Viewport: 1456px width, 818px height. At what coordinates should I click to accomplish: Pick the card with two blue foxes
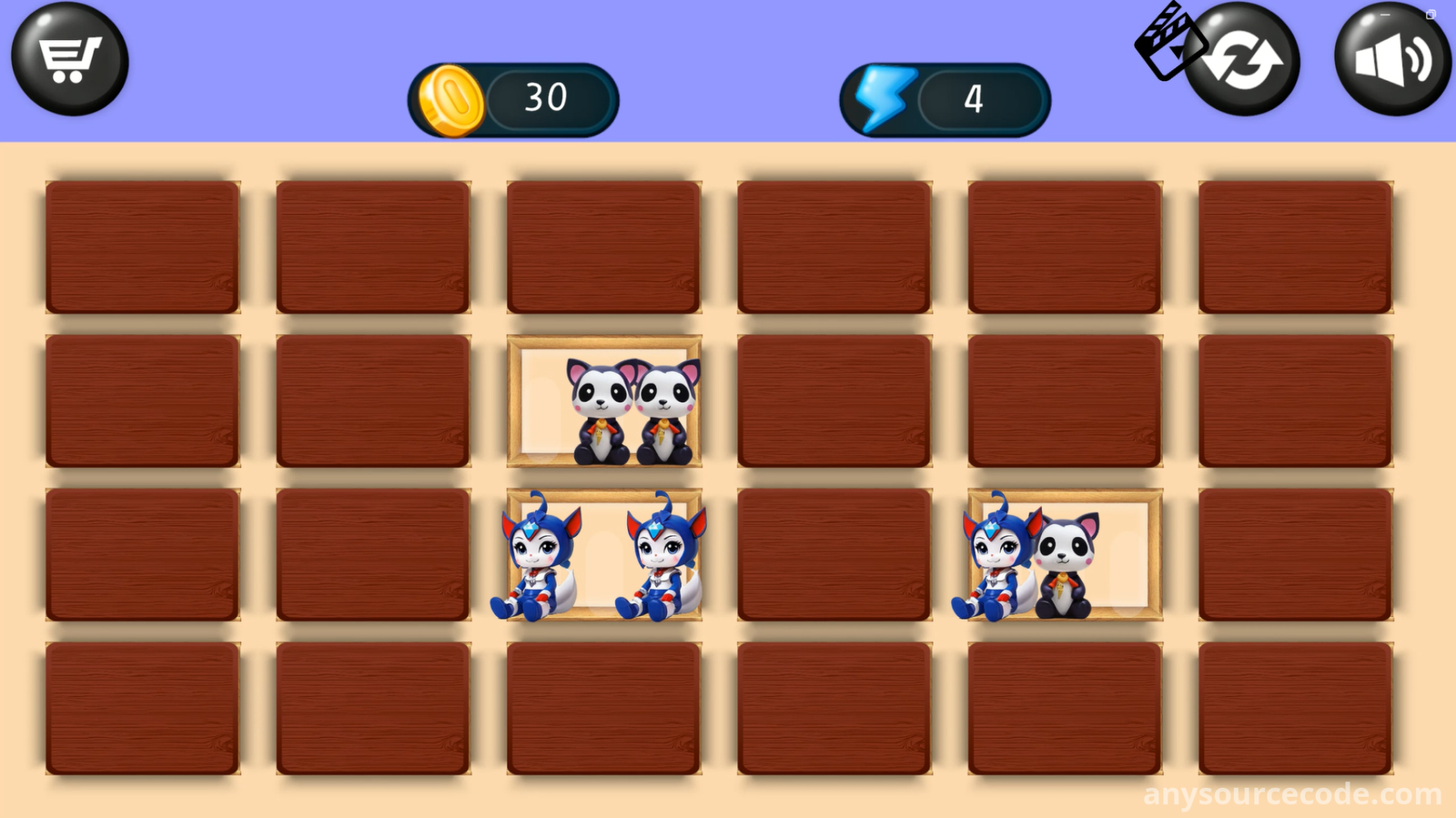coord(604,555)
